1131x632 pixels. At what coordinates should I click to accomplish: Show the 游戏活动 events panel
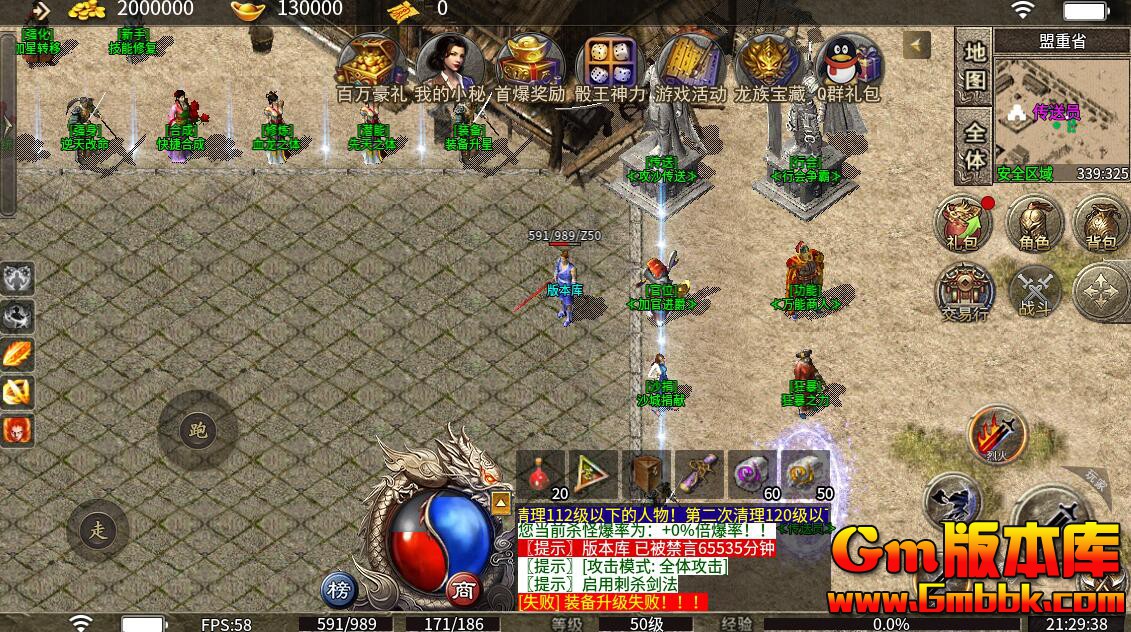coord(690,64)
